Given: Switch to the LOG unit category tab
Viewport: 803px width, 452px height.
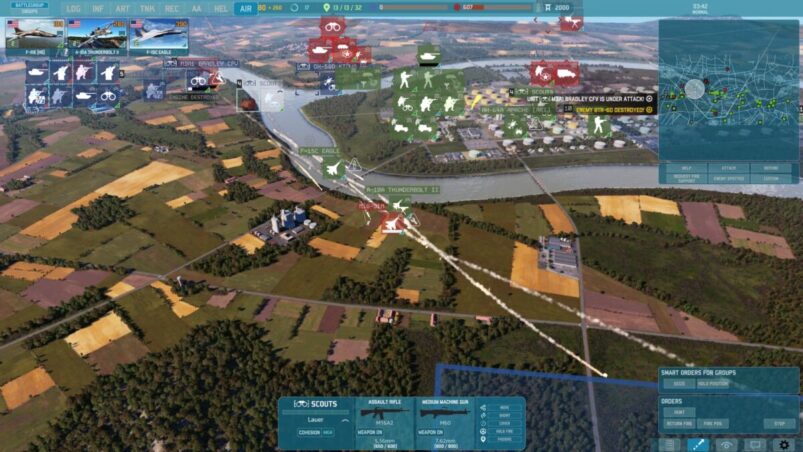Looking at the screenshot, I should tap(75, 8).
